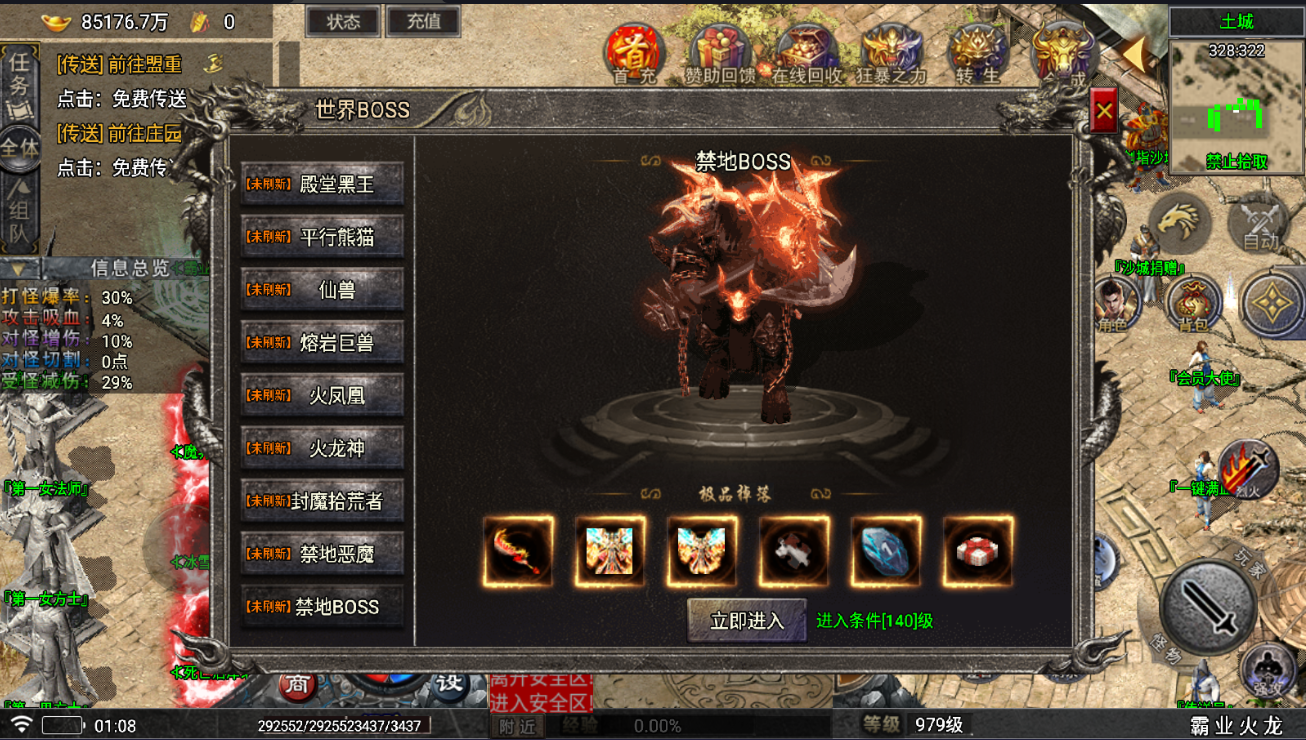Select the 火凤凰 boss entry
The width and height of the screenshot is (1306, 740).
(322, 396)
